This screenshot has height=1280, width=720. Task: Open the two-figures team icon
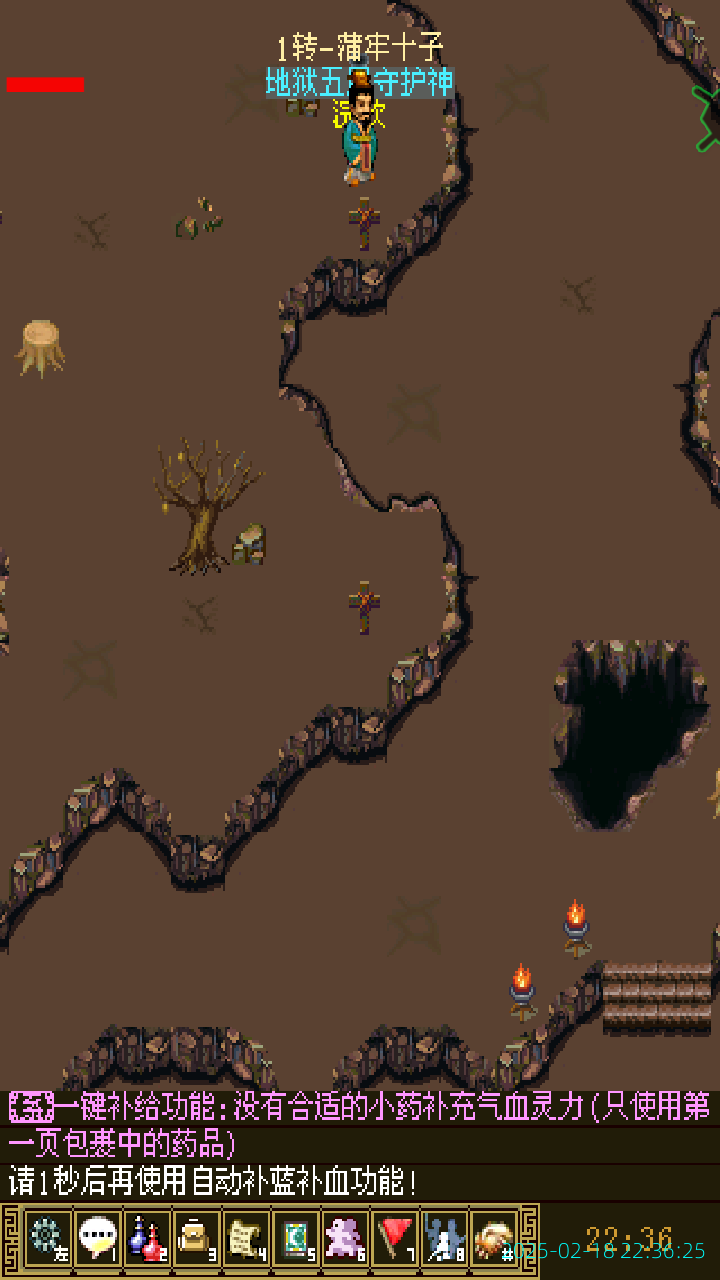click(x=444, y=1237)
